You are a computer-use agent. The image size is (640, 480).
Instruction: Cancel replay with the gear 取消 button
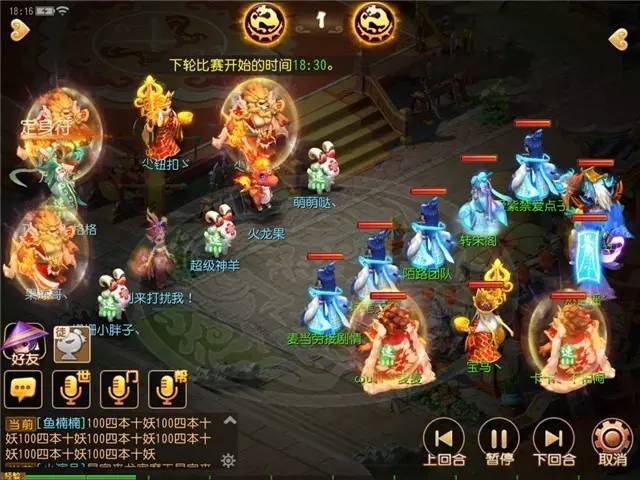[610, 441]
